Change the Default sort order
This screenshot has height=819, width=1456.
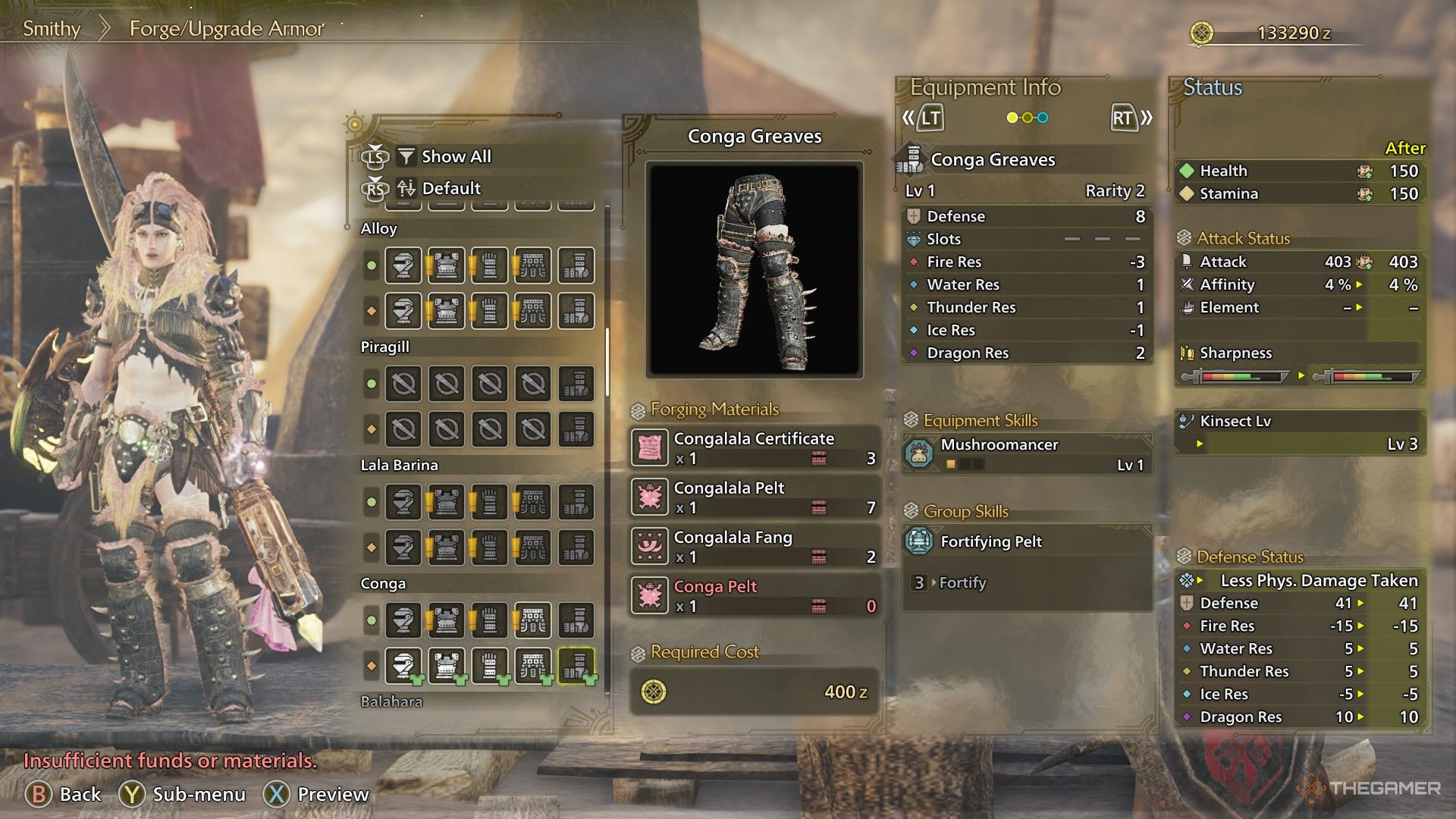point(450,188)
